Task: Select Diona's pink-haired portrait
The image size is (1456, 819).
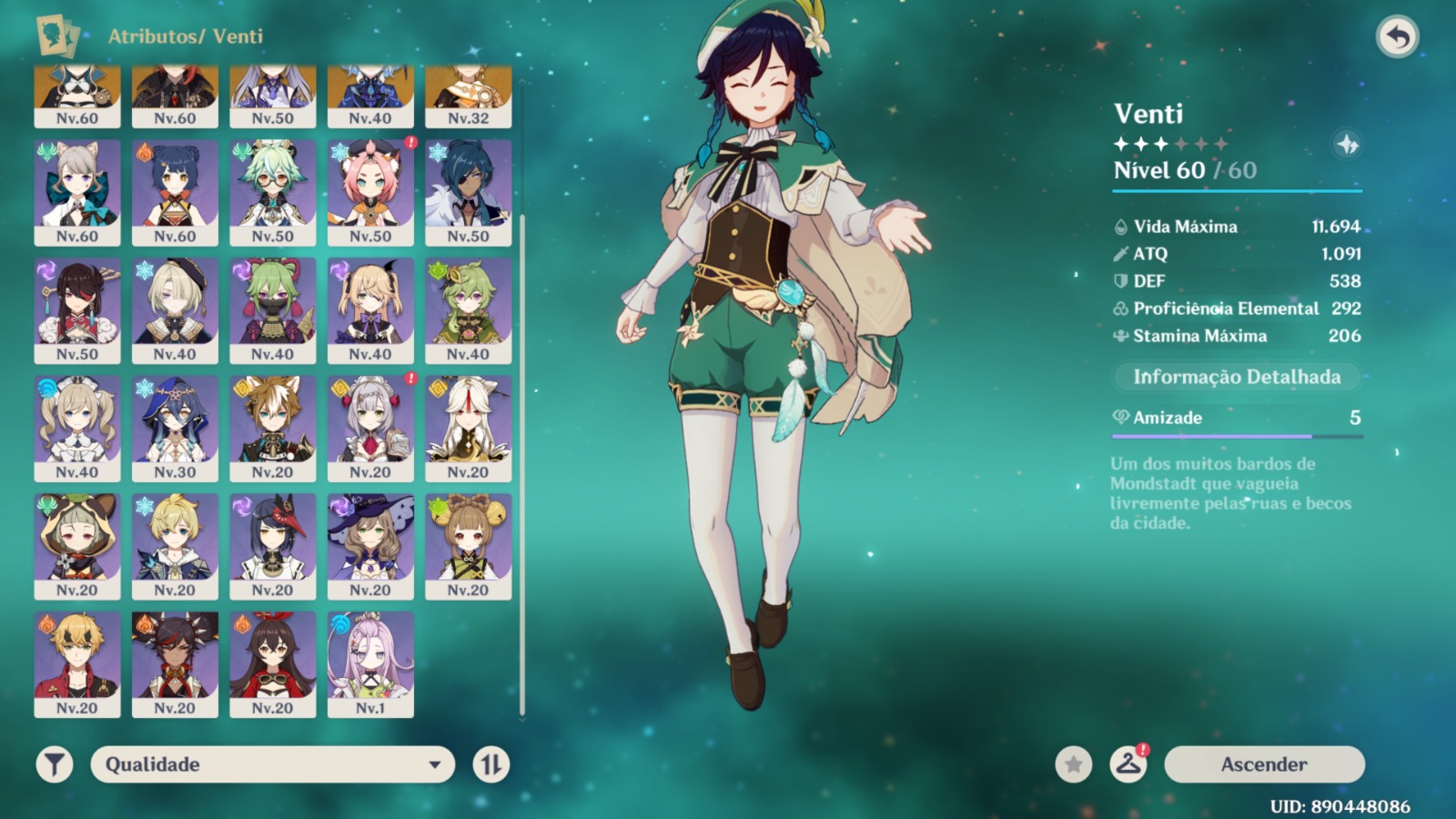Action: (370, 192)
